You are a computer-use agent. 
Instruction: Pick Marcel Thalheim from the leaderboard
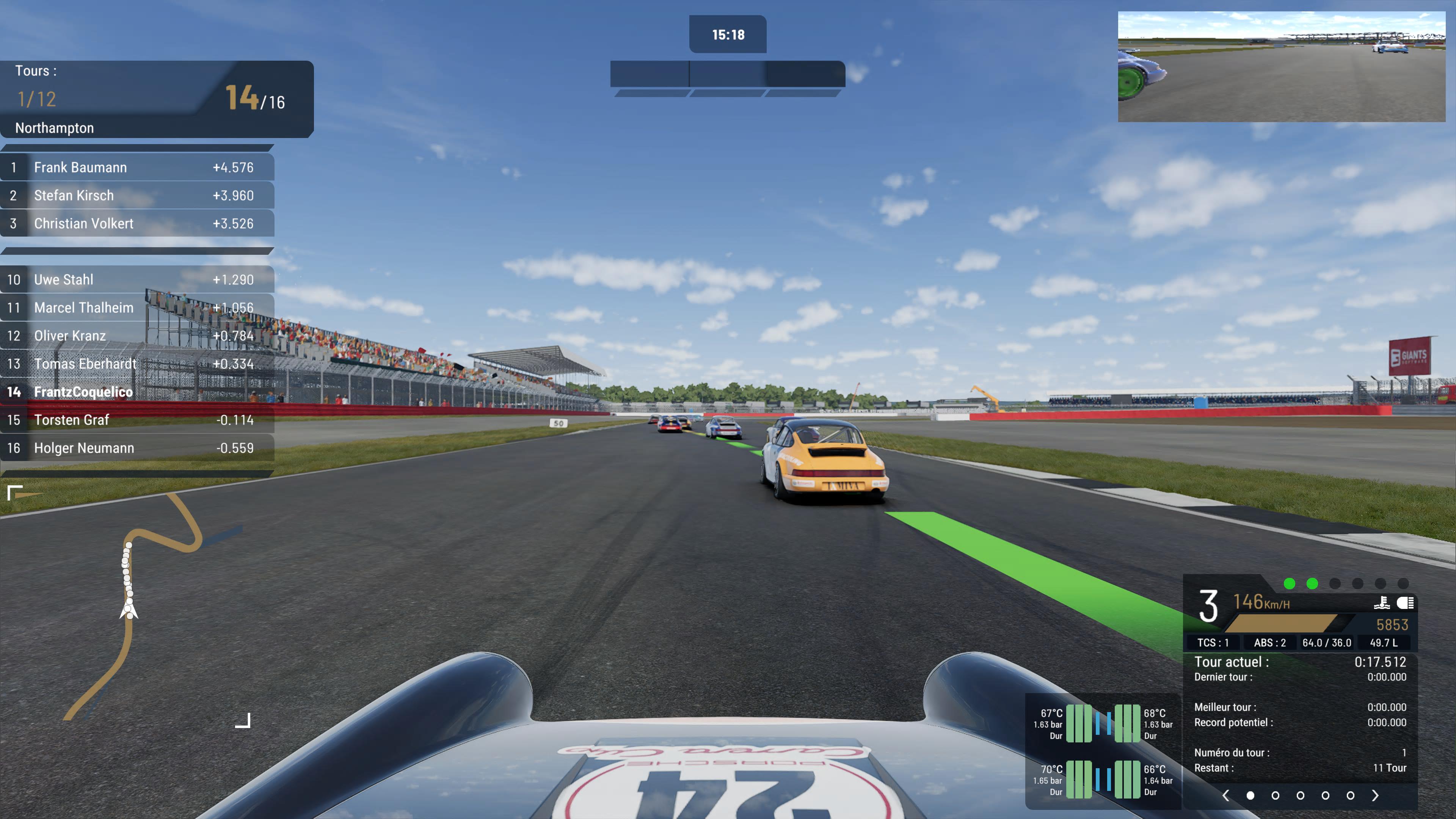click(137, 308)
